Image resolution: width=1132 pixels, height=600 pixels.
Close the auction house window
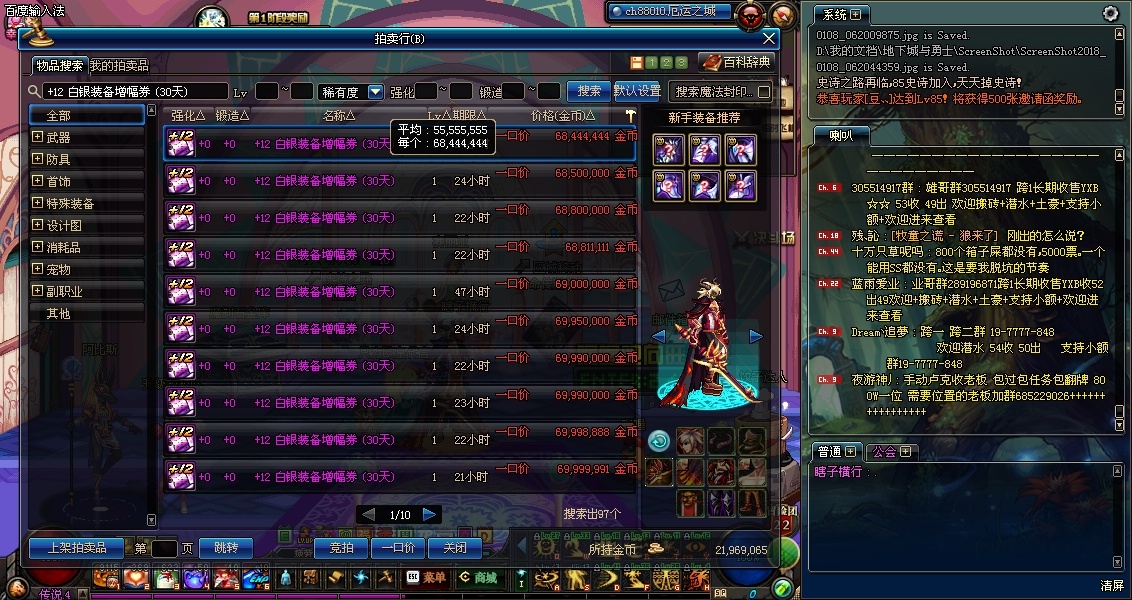click(x=768, y=39)
